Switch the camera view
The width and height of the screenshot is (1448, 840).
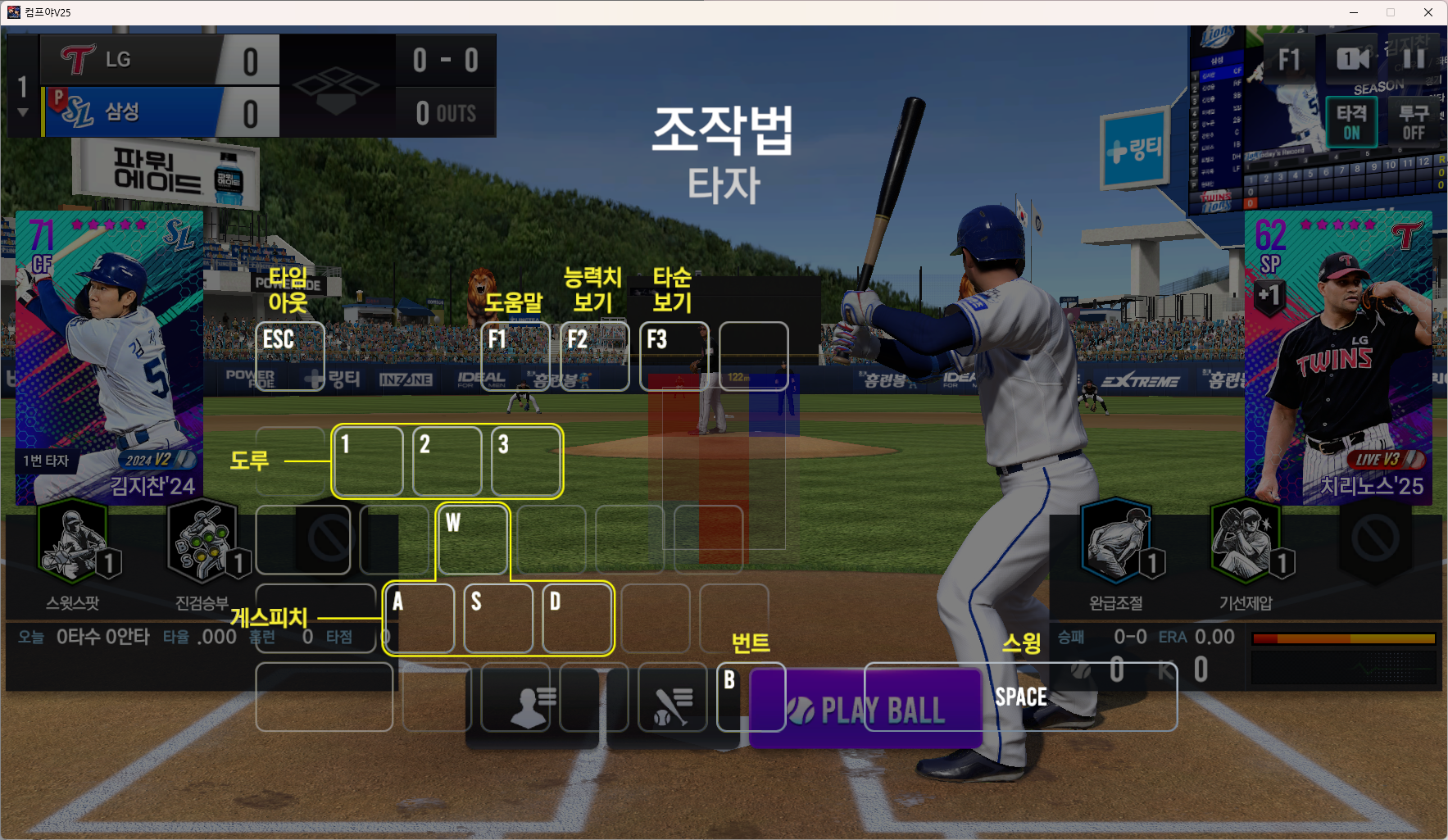pos(1352,59)
